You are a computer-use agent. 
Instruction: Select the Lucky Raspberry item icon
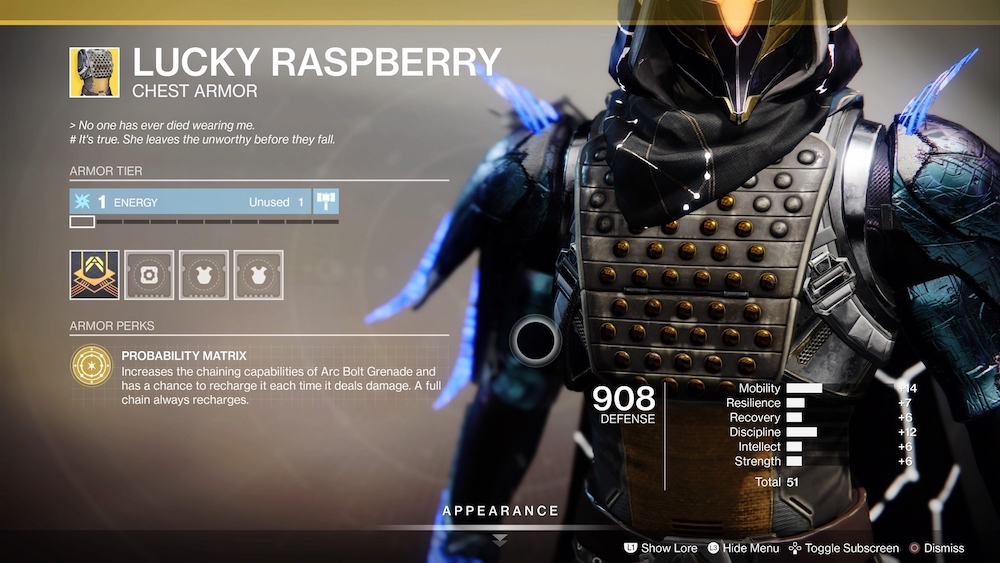[x=94, y=72]
